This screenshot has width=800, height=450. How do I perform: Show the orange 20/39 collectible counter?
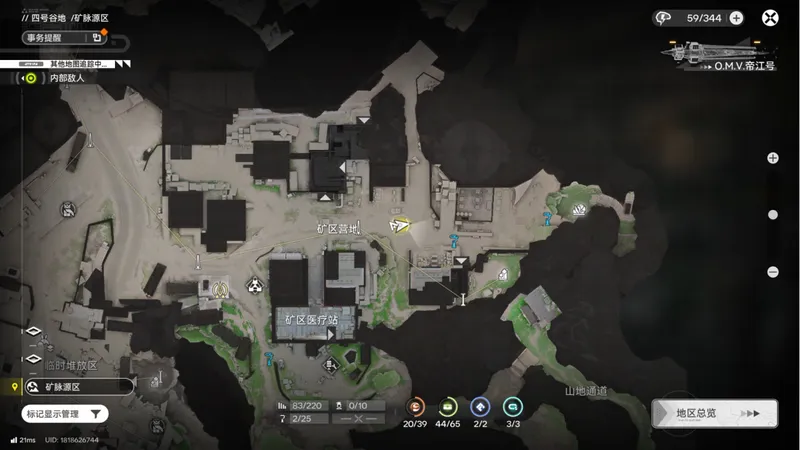pos(416,406)
